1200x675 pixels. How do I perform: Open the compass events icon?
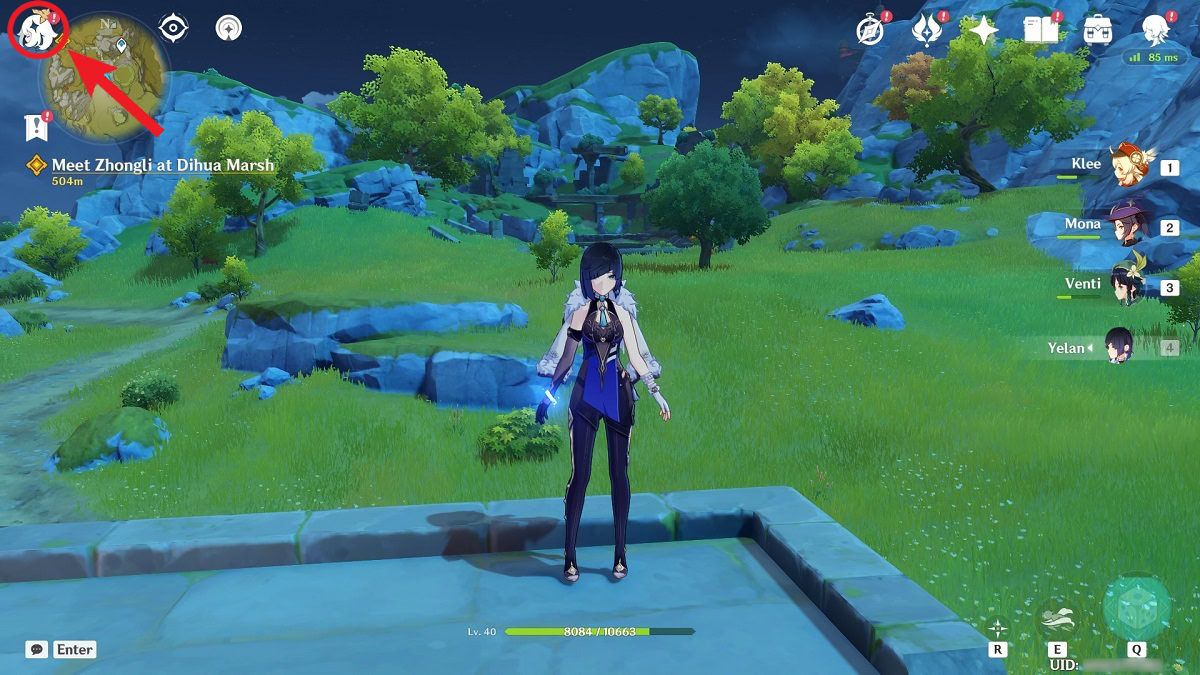870,30
